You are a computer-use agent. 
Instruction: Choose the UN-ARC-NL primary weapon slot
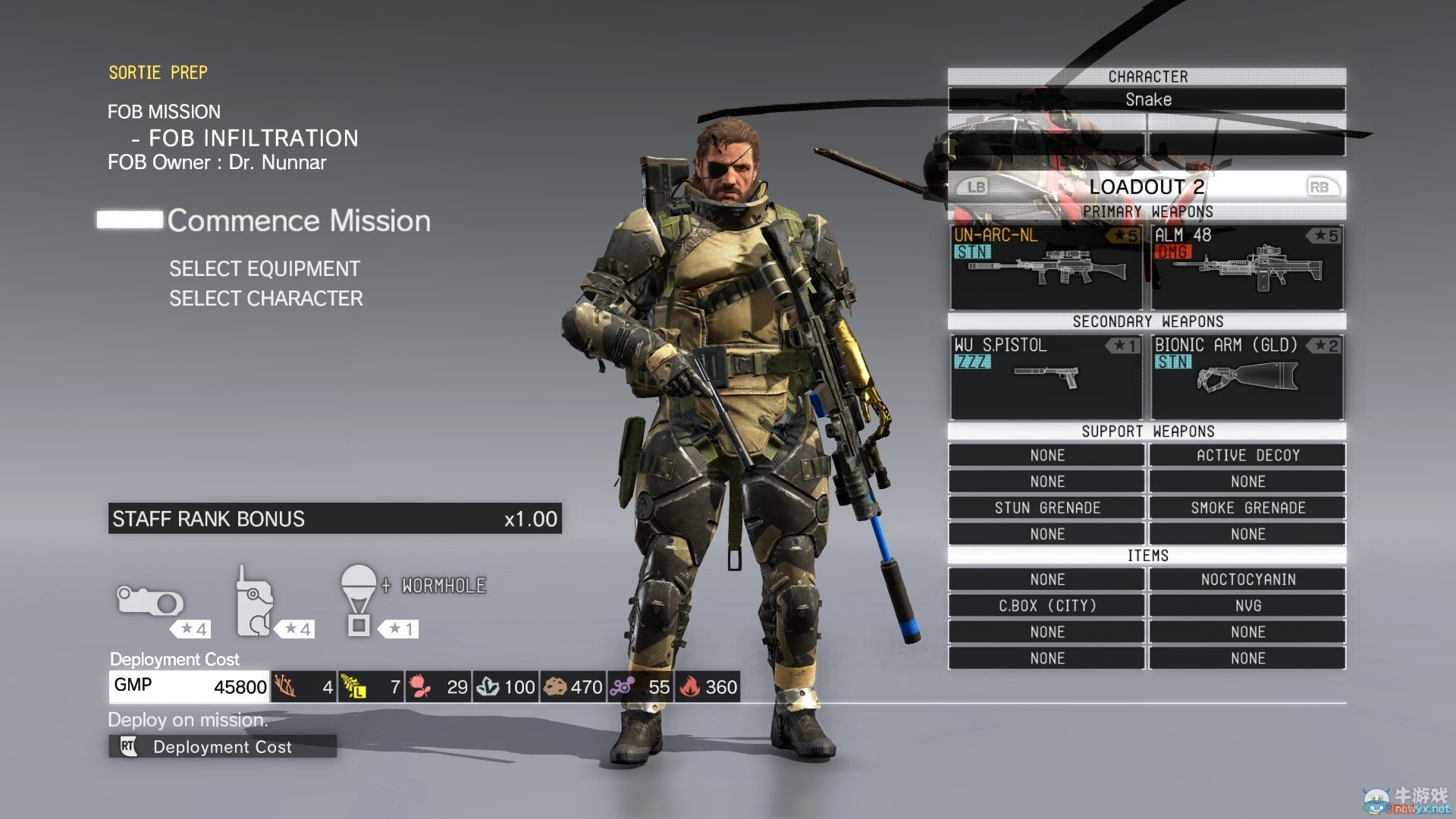click(x=1046, y=267)
